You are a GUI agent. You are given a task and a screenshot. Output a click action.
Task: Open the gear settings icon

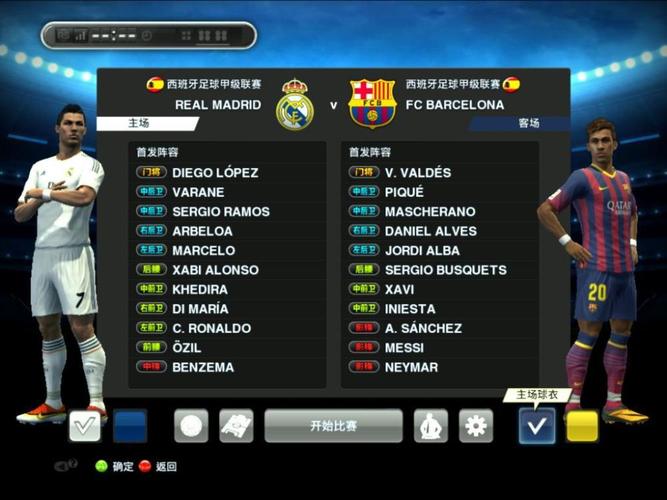point(476,426)
